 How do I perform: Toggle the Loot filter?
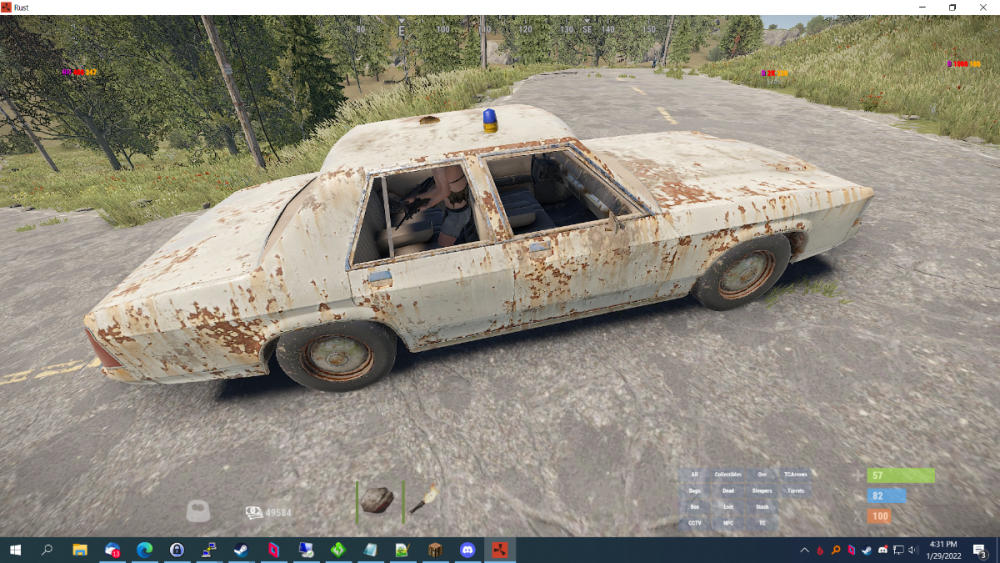(728, 507)
